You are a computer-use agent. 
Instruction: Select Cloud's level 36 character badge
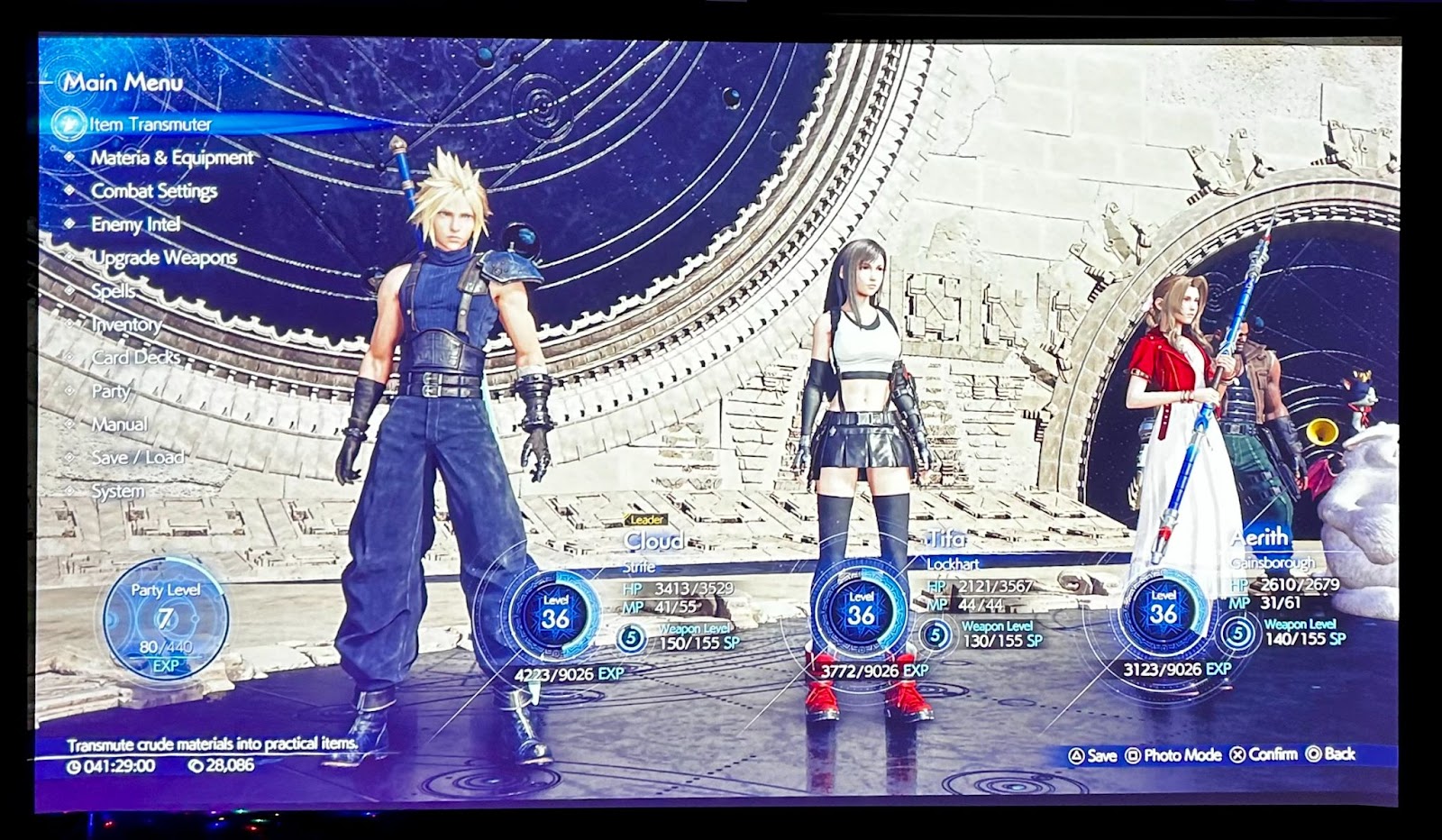pyautogui.click(x=555, y=615)
